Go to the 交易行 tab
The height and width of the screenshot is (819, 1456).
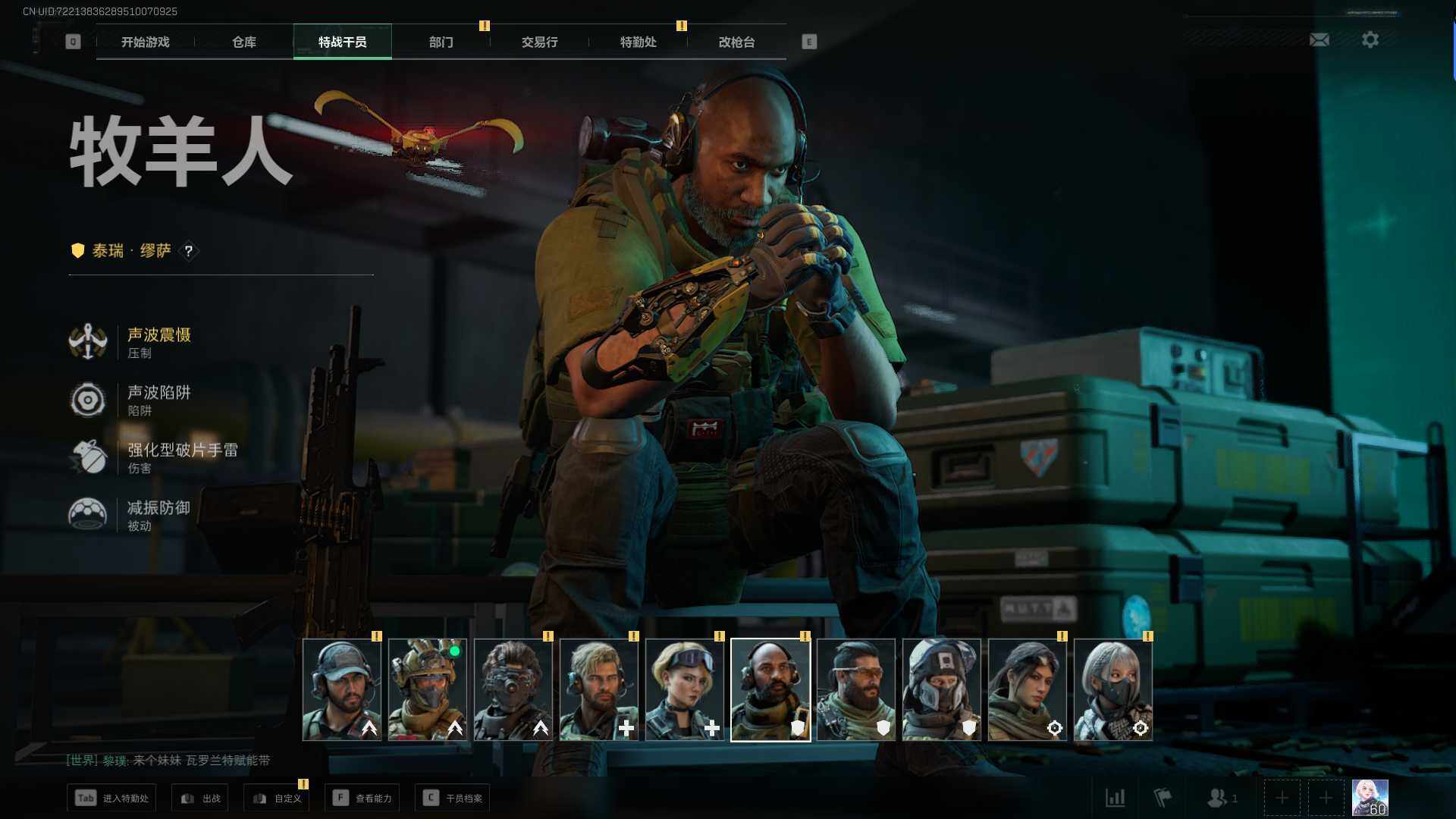539,42
